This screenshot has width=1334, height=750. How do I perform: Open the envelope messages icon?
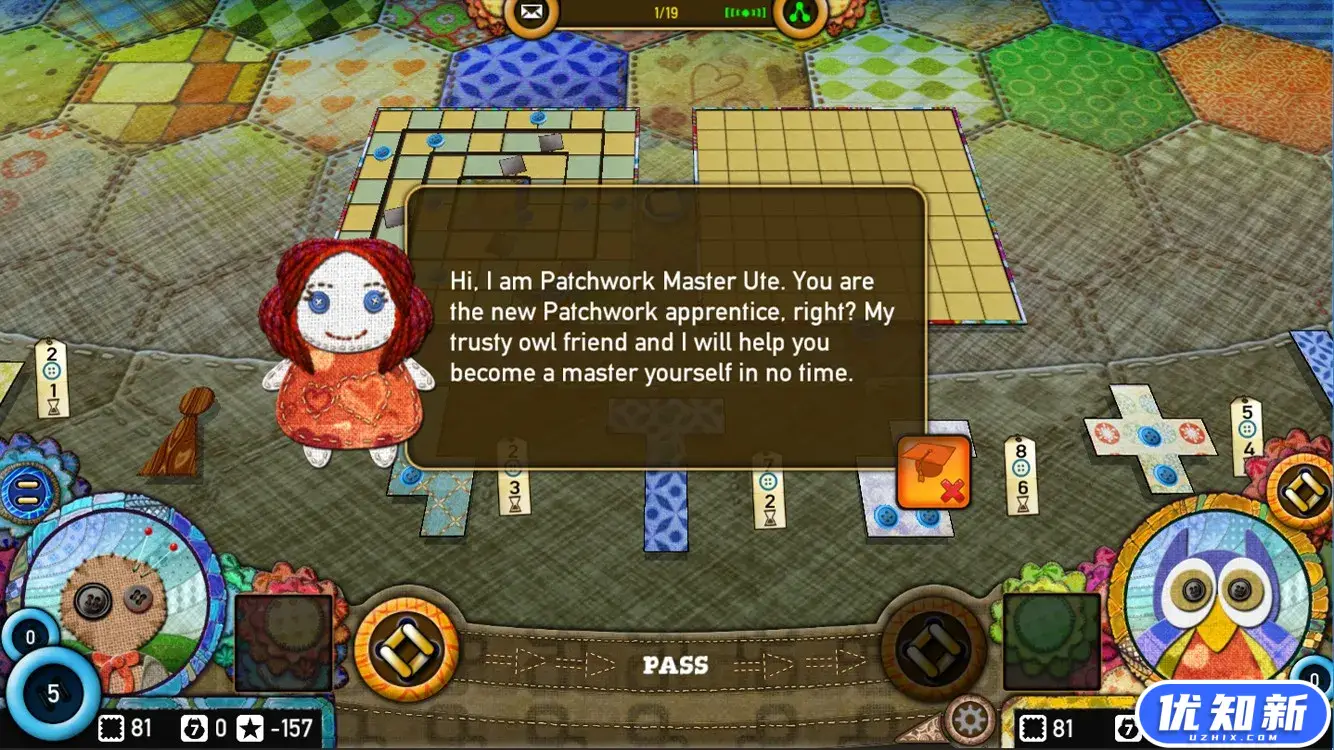530,14
